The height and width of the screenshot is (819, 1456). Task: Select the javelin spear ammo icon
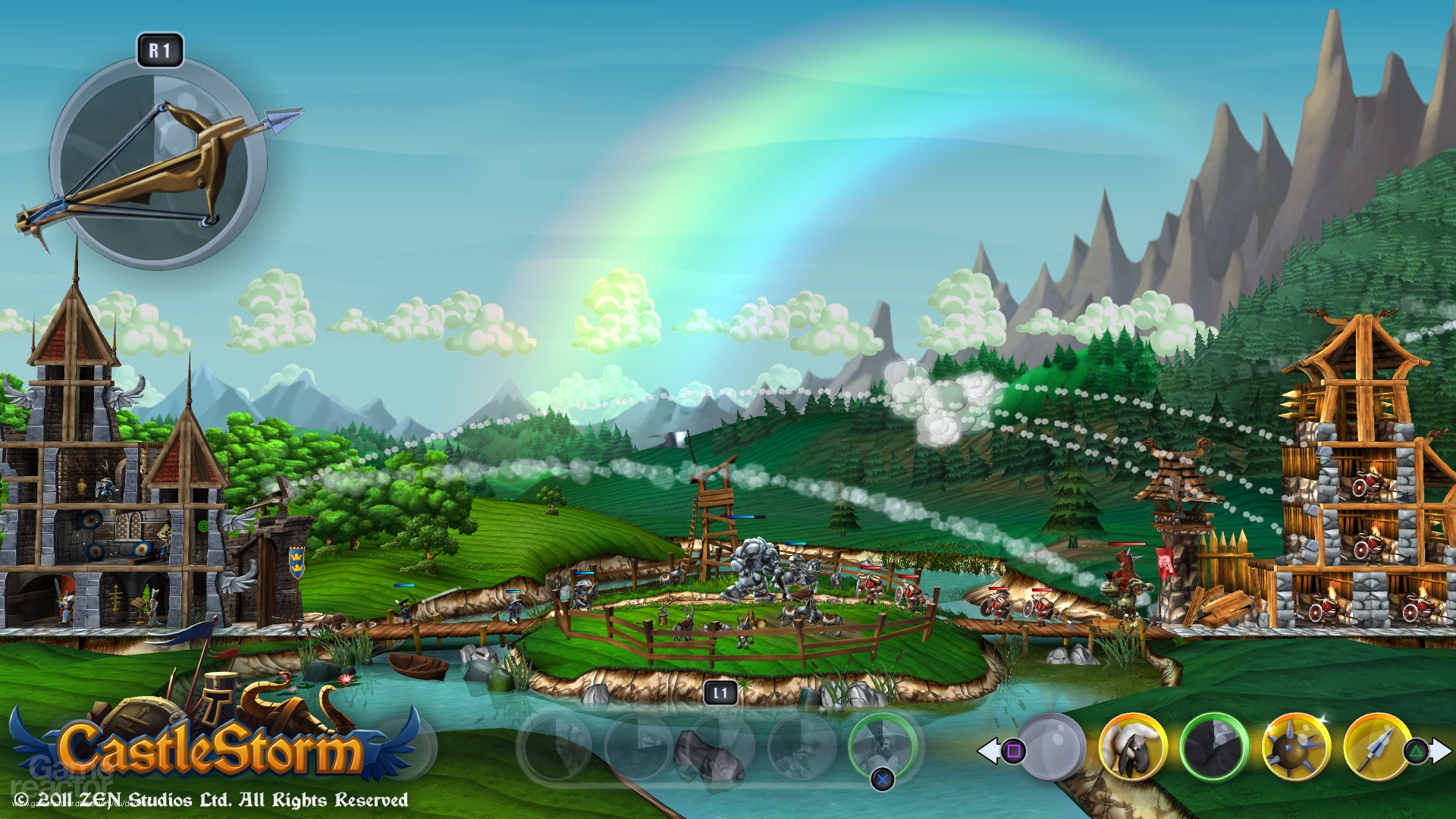point(1375,748)
